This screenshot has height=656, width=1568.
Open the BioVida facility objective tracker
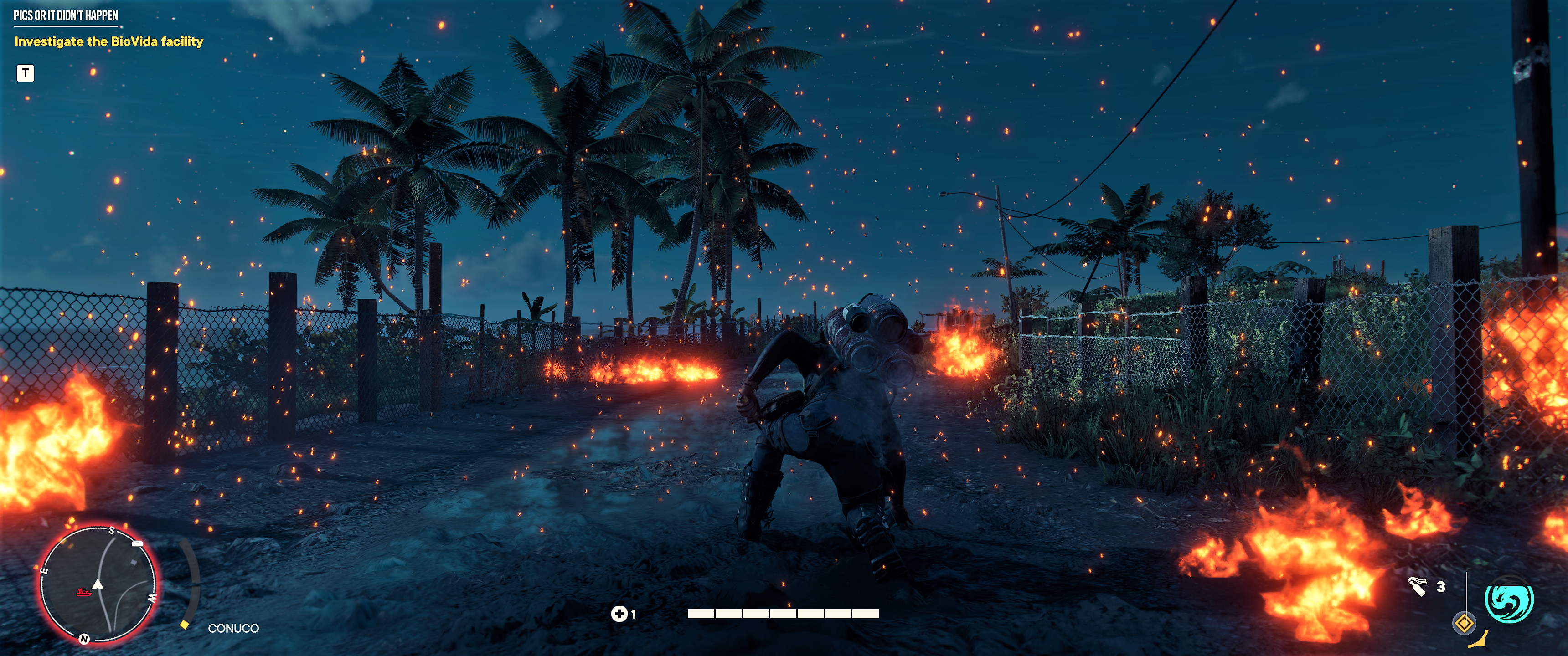point(108,41)
